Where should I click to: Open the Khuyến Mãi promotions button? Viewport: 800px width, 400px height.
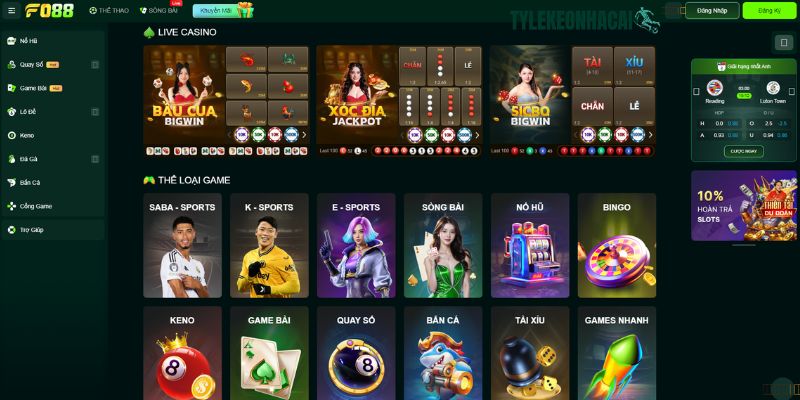pyautogui.click(x=225, y=10)
